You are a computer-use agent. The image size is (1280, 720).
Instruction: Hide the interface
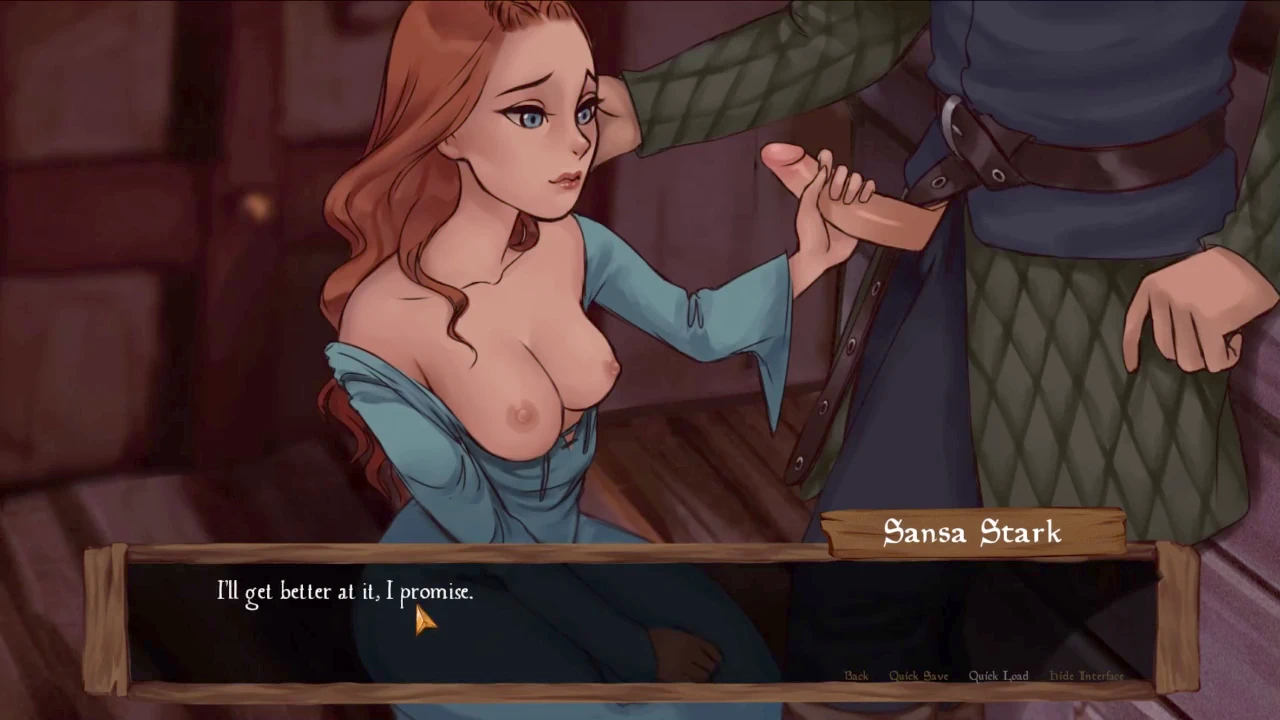point(1086,676)
